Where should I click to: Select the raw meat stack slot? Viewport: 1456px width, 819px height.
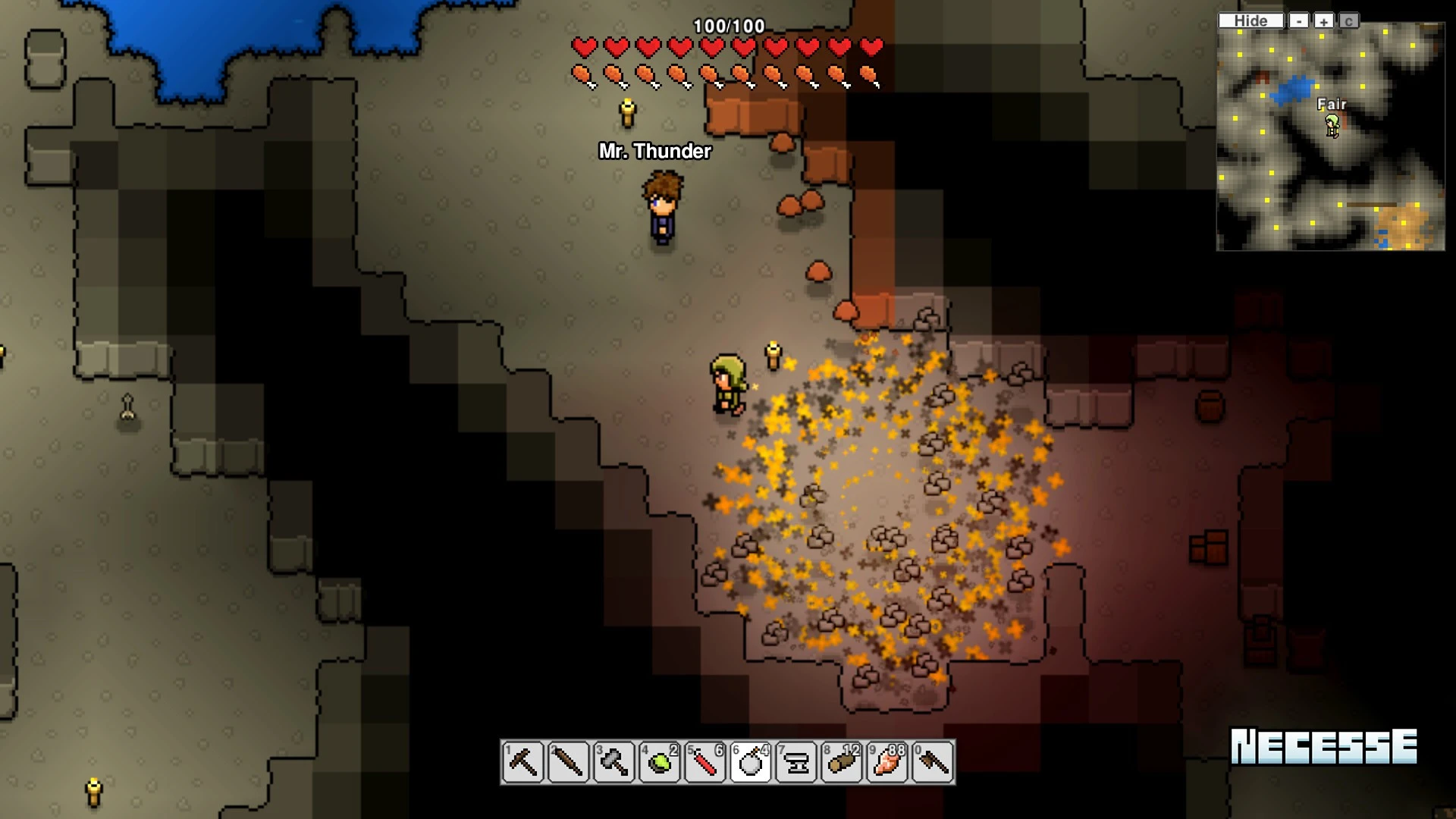point(886,762)
